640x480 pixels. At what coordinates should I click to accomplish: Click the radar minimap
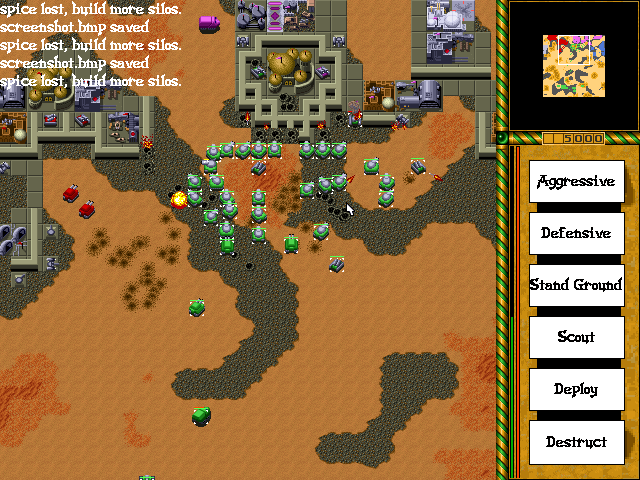point(573,66)
